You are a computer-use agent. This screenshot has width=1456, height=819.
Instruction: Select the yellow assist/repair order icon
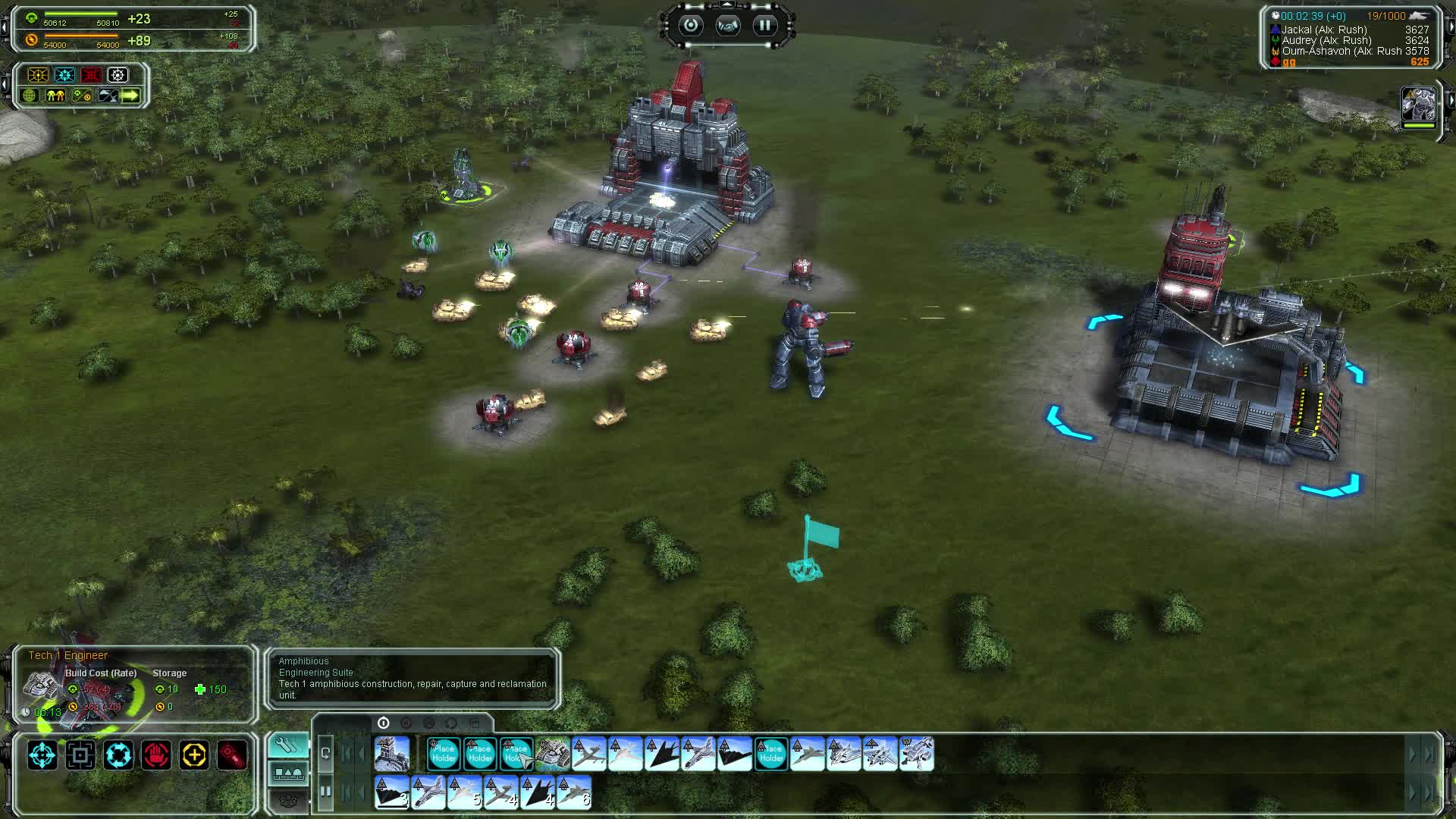click(x=193, y=755)
